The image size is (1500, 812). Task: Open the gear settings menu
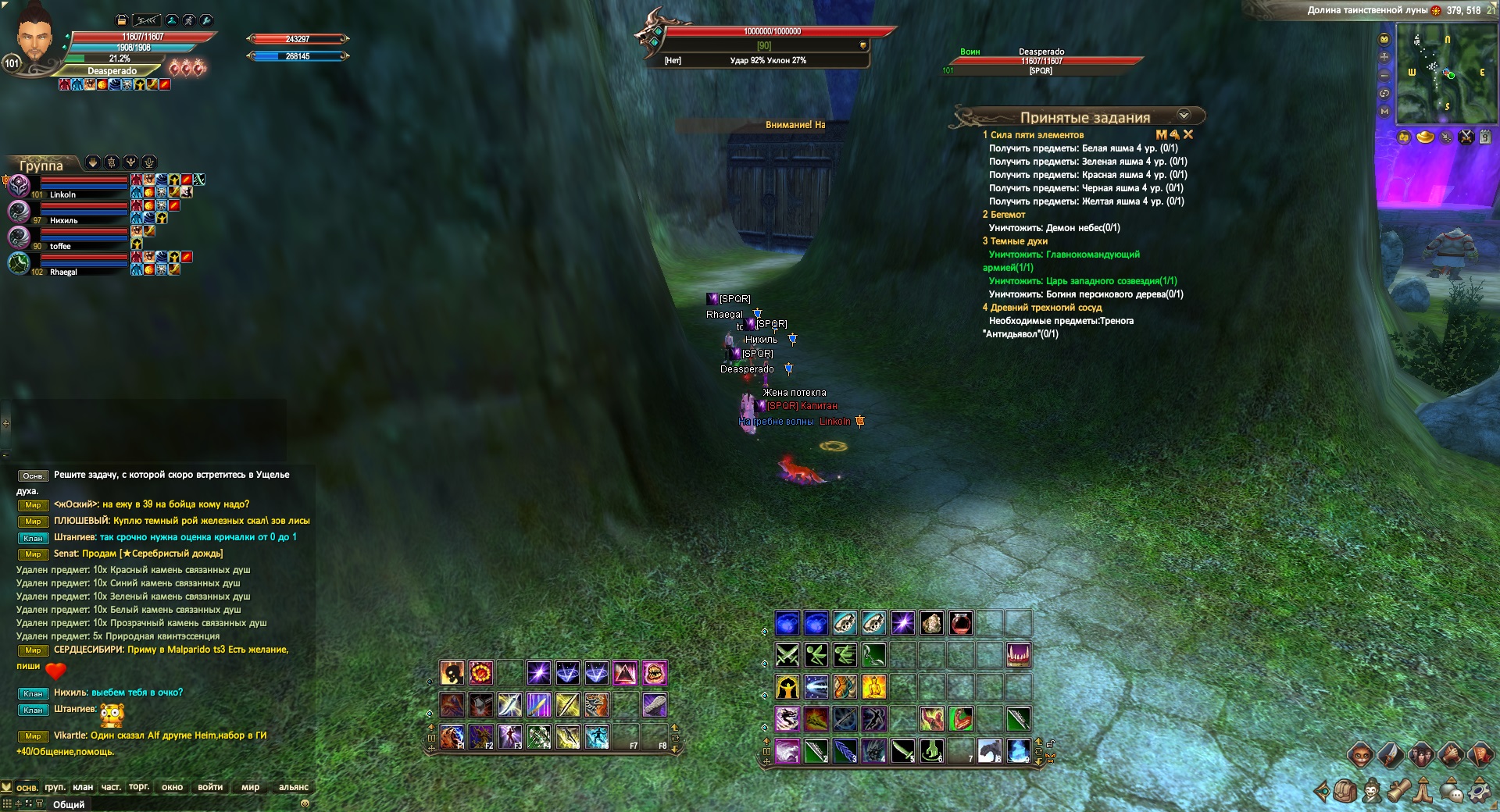pos(1480,792)
